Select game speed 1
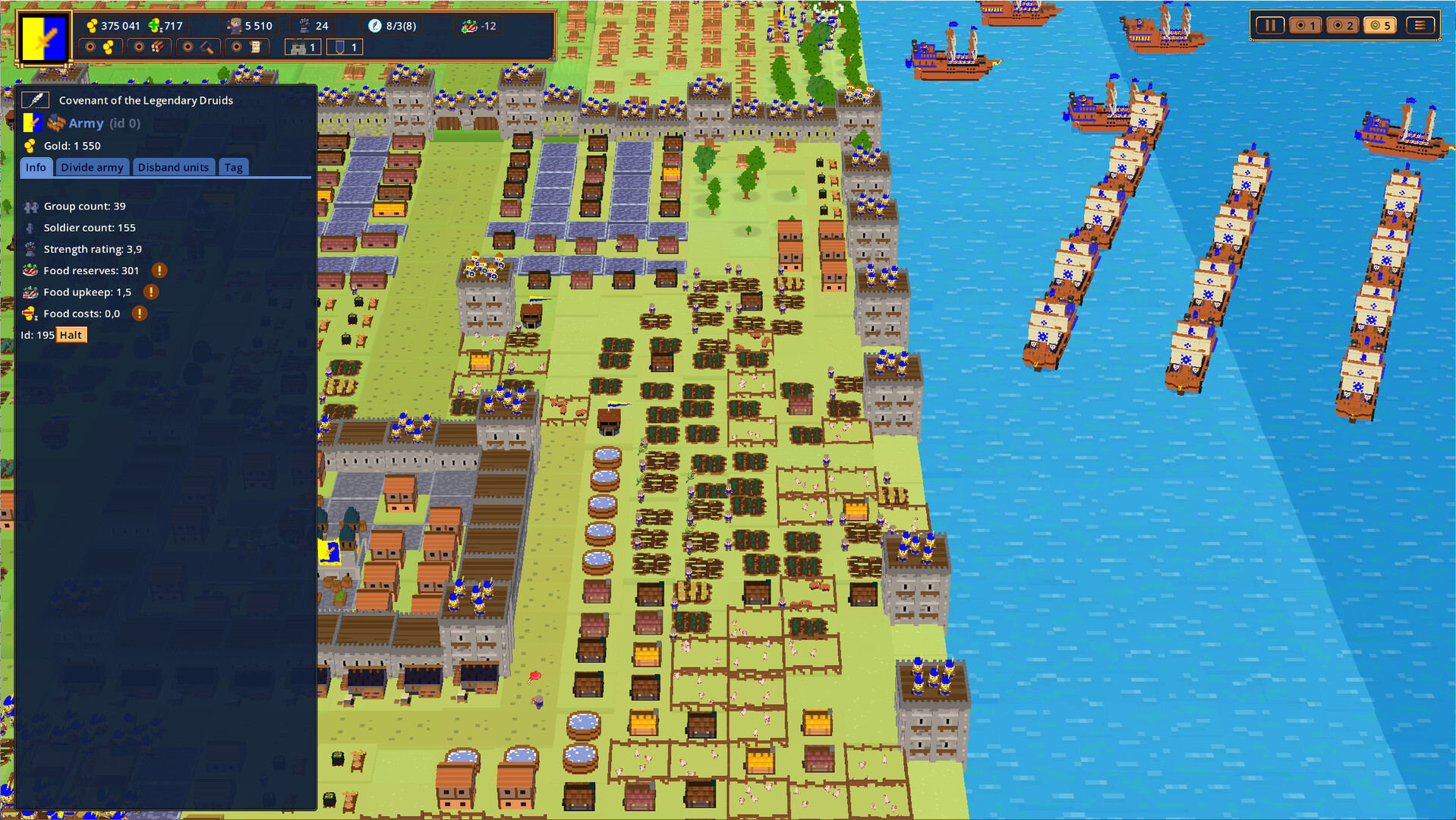Screen dimensions: 1456x820 [x=1306, y=24]
